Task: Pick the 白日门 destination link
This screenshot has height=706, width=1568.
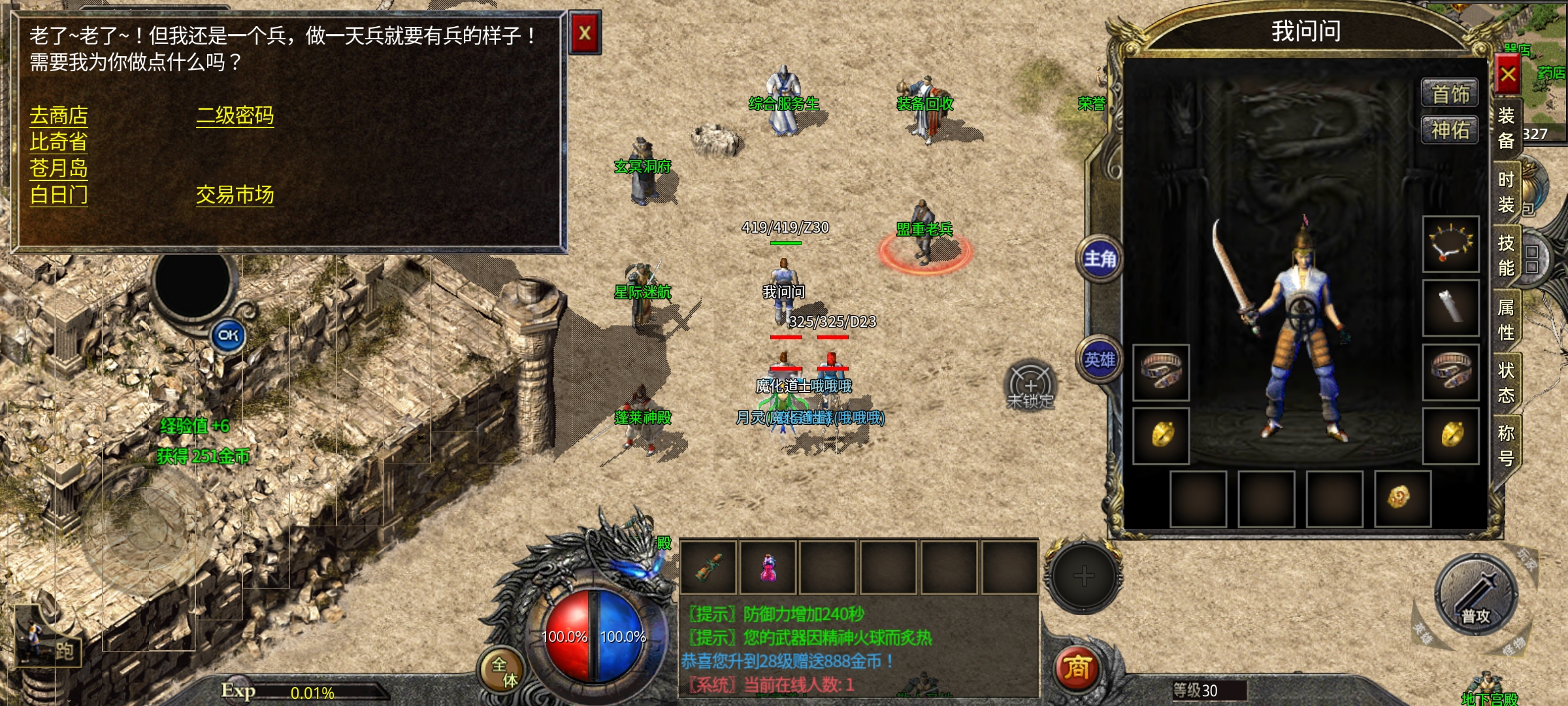Action: pyautogui.click(x=59, y=195)
